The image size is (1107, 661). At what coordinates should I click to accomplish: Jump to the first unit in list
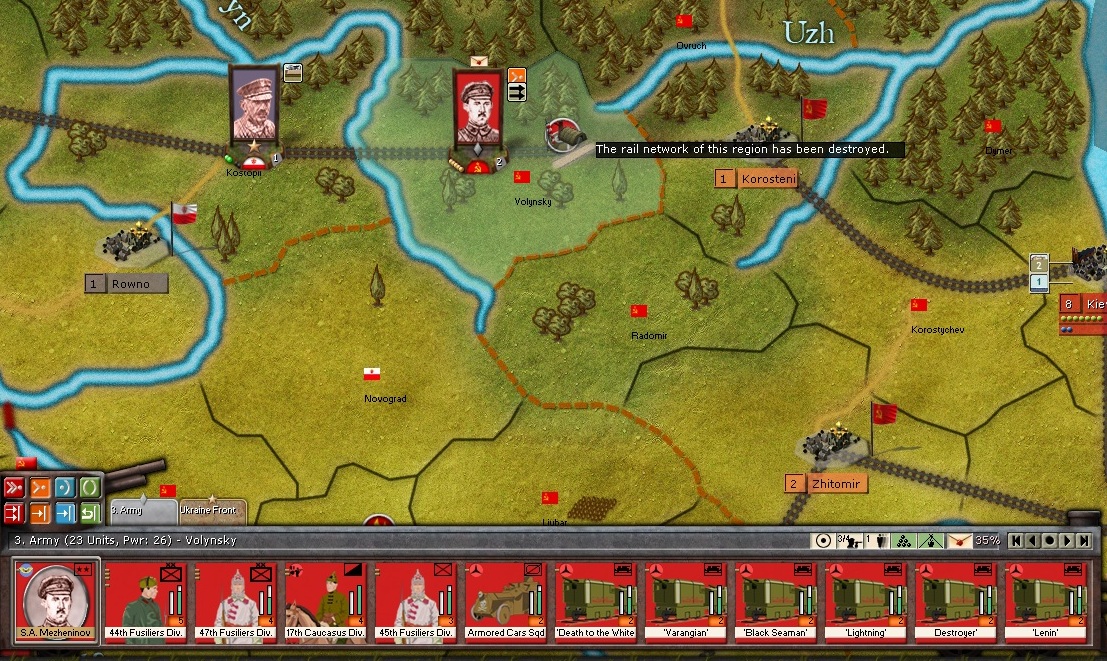click(1016, 541)
